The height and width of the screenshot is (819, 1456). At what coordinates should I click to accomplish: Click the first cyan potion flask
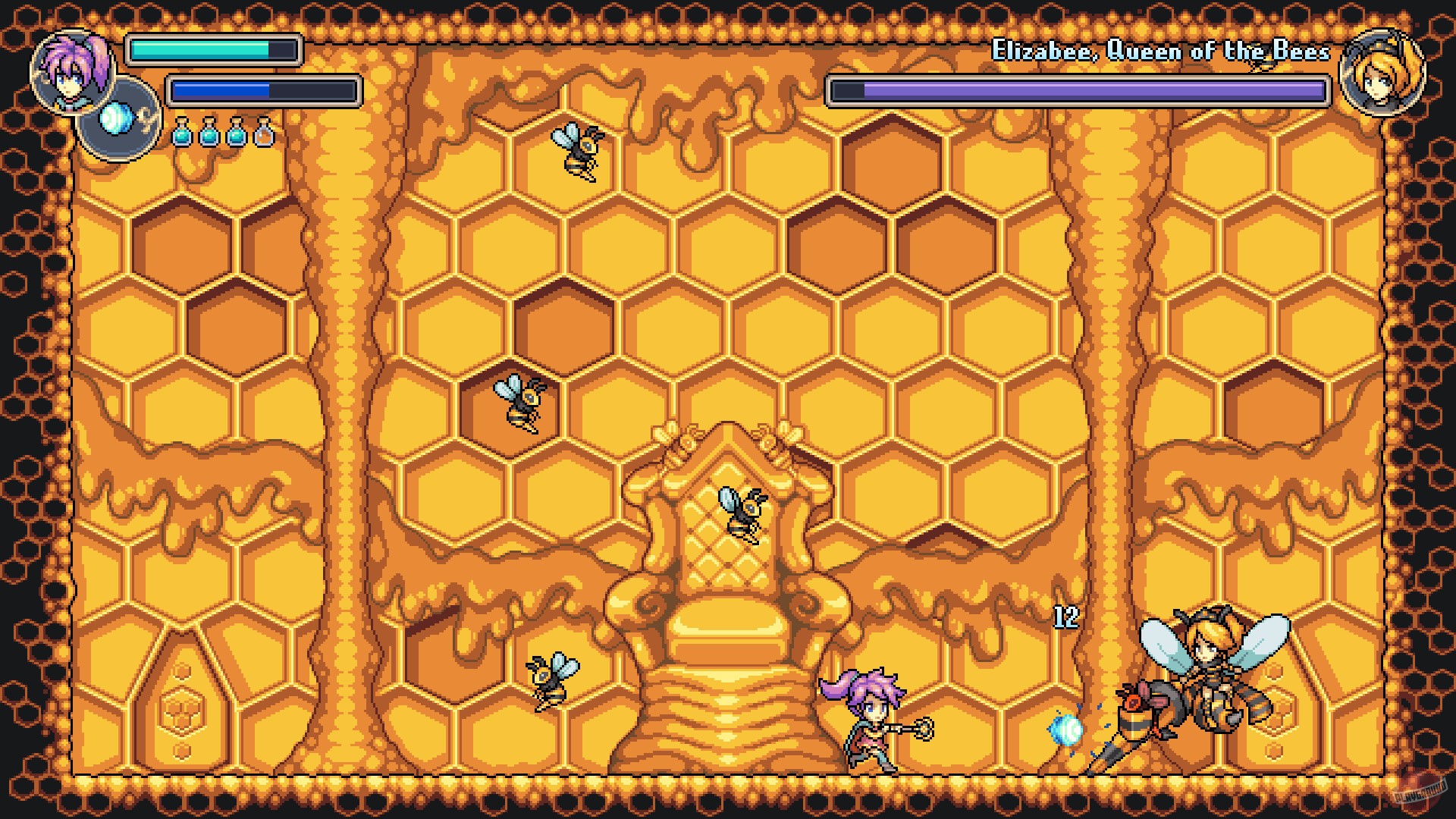182,135
